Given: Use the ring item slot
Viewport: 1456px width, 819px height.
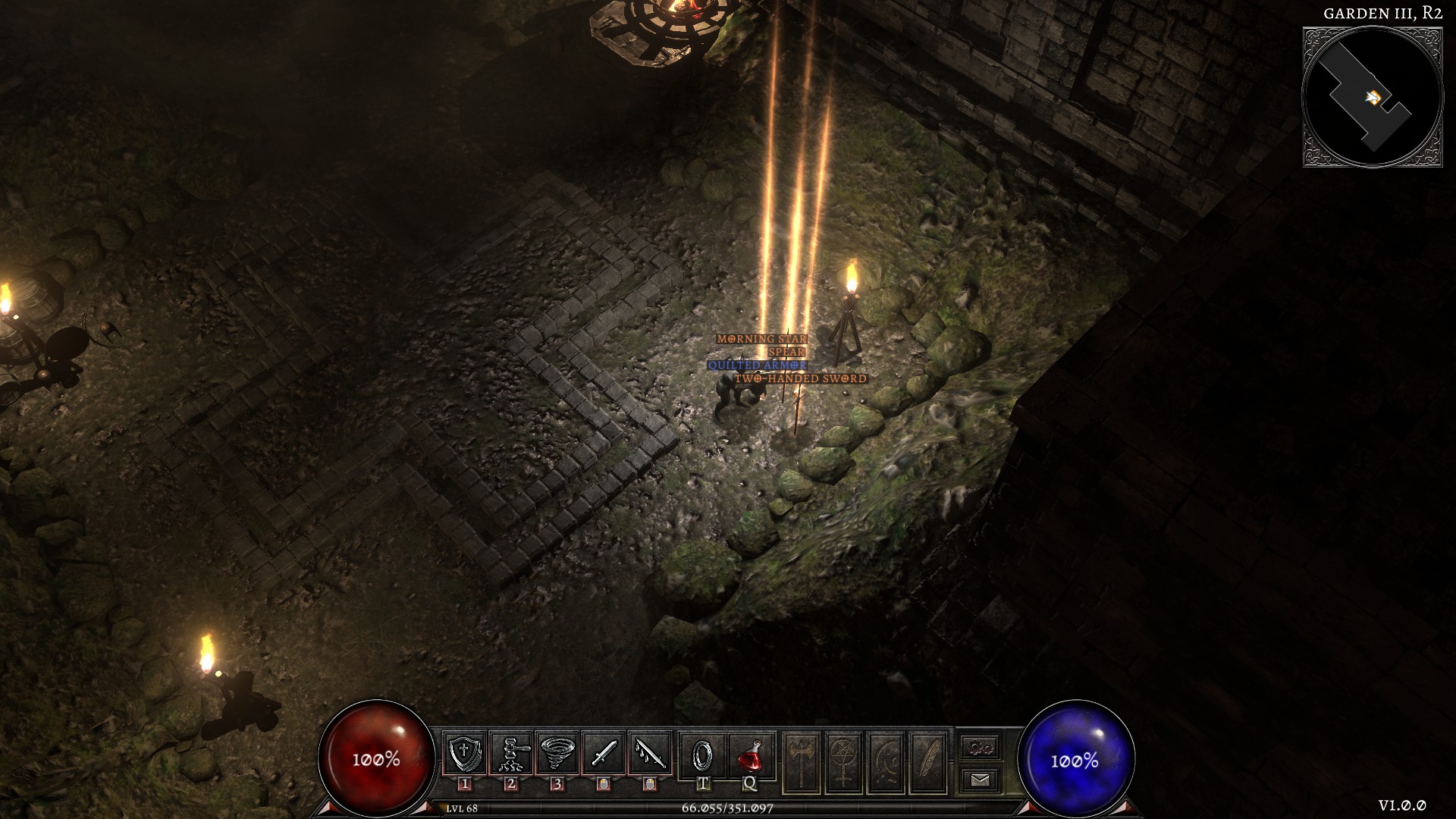Looking at the screenshot, I should [x=703, y=754].
